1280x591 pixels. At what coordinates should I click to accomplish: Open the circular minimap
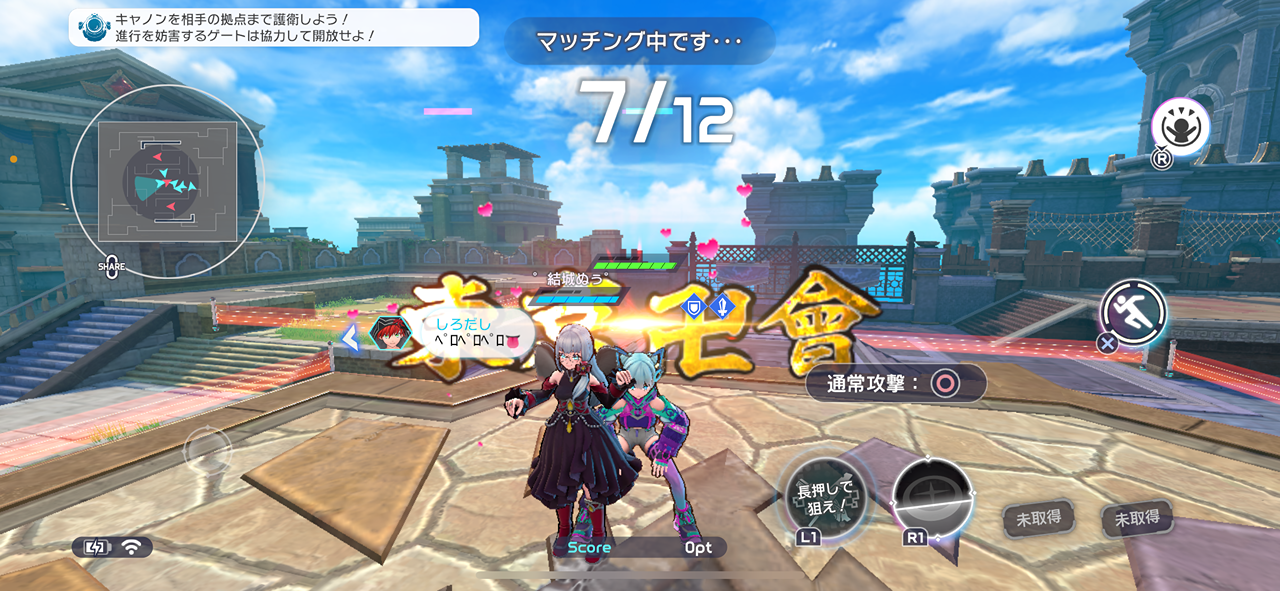click(167, 181)
